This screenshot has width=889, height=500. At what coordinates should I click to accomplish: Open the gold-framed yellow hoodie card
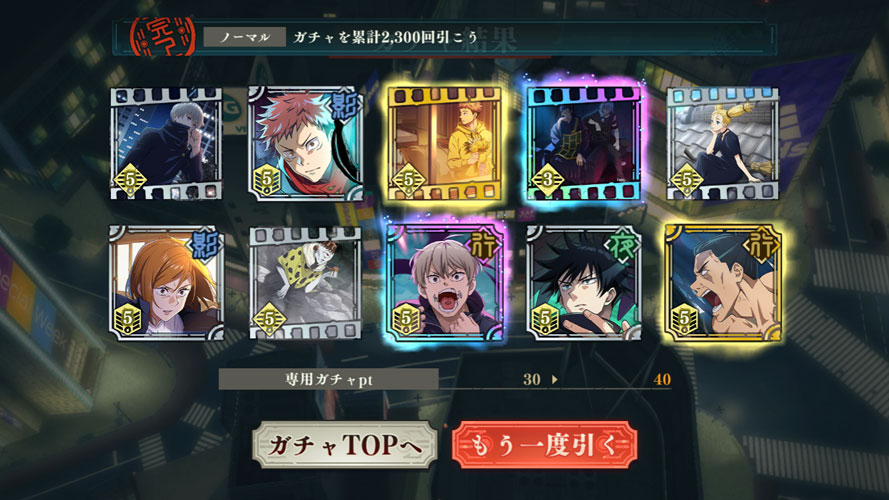coord(443,143)
